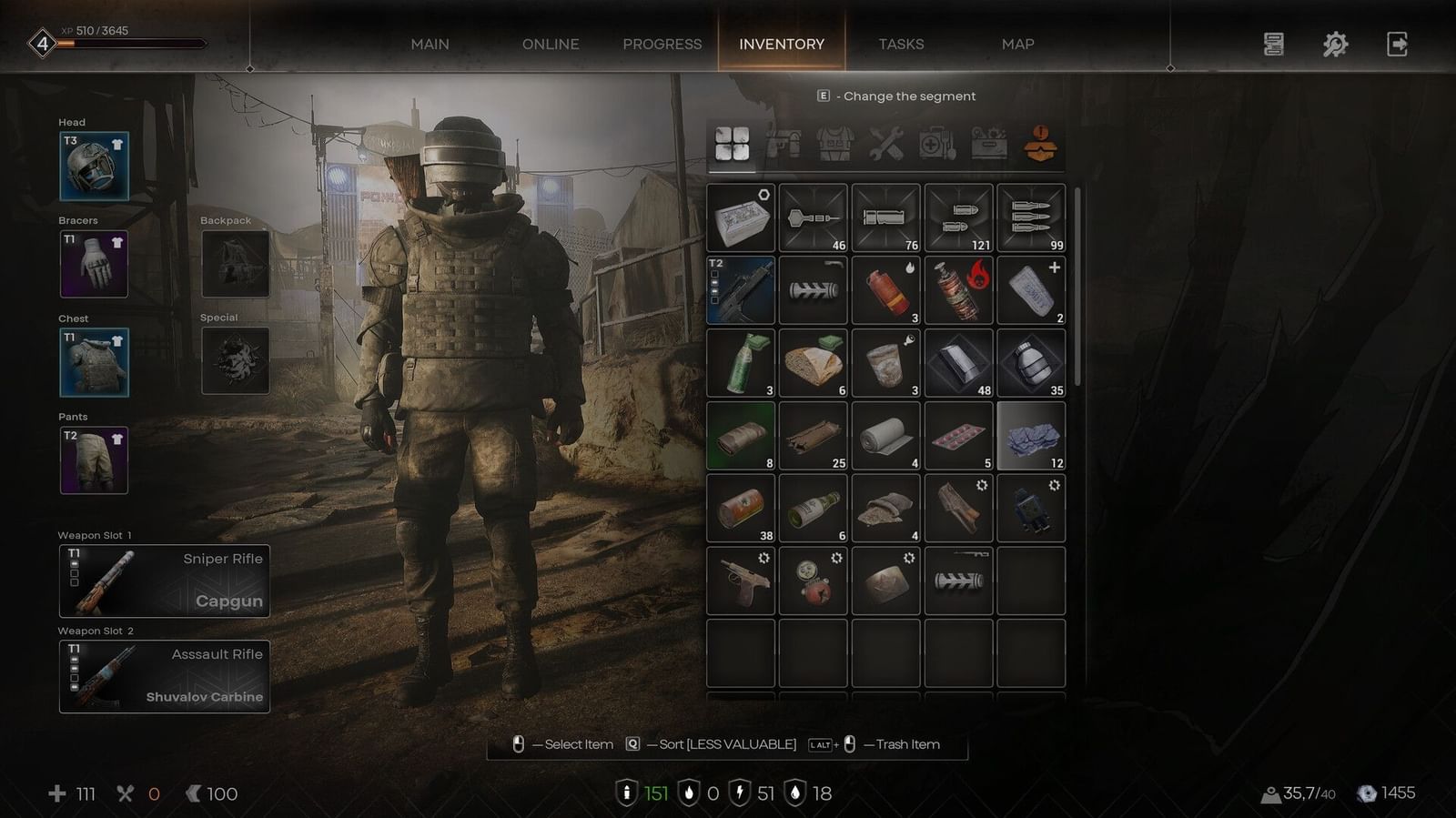Select the equipped T3 helmet slot
The width and height of the screenshot is (1456, 818).
click(94, 166)
